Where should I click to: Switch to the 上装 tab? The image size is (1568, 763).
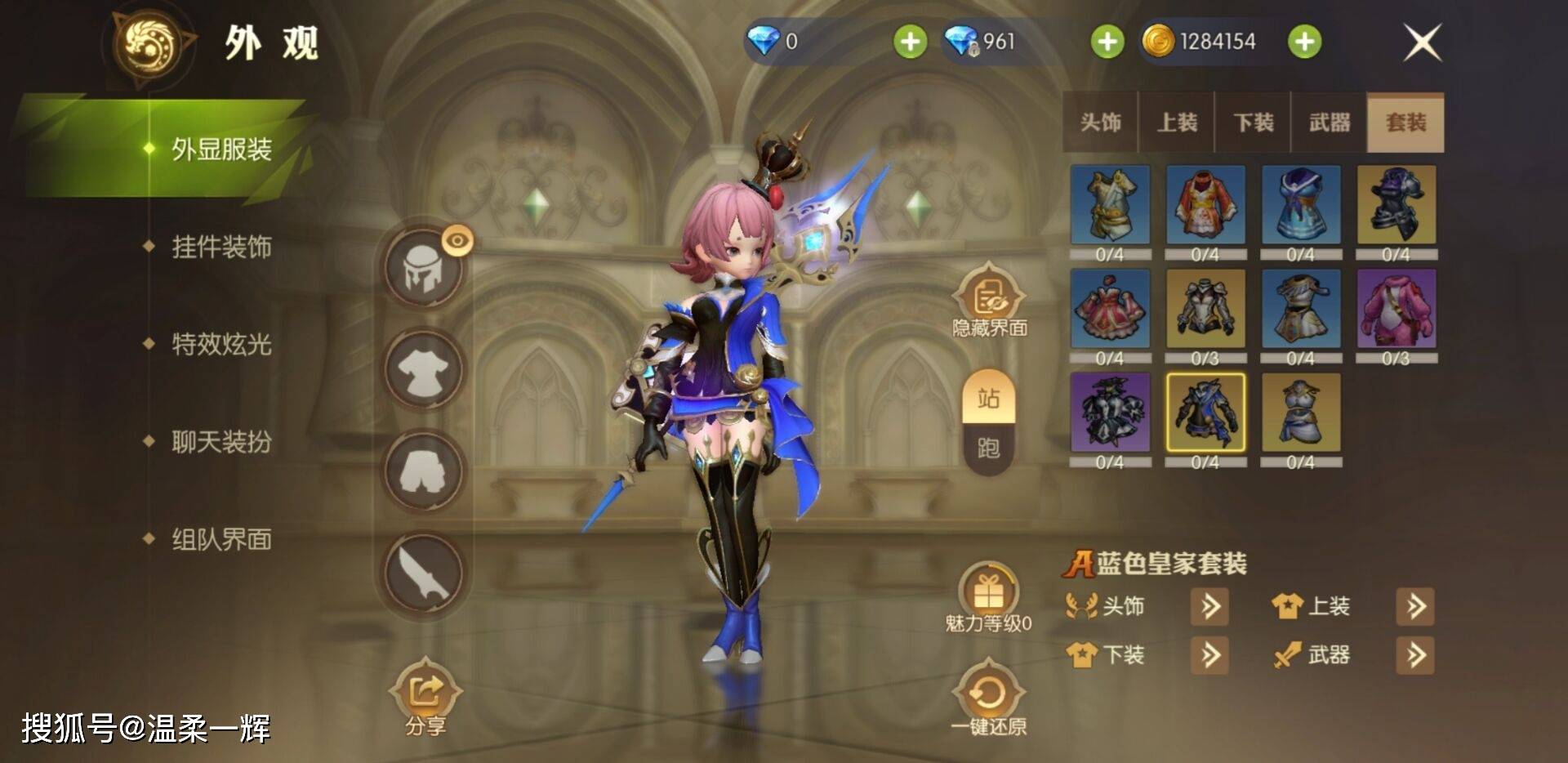(x=1177, y=123)
